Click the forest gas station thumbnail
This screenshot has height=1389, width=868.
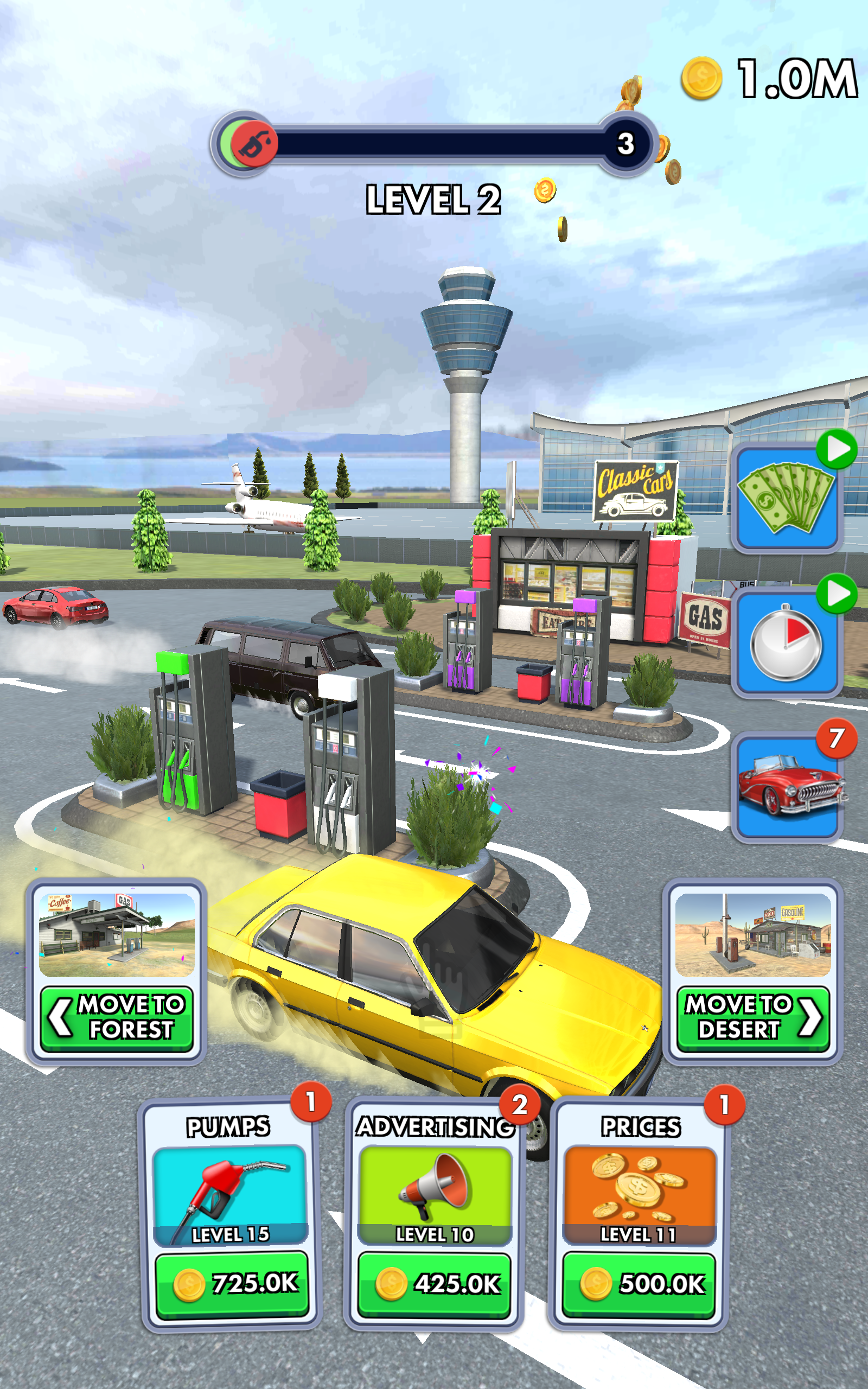(x=117, y=934)
